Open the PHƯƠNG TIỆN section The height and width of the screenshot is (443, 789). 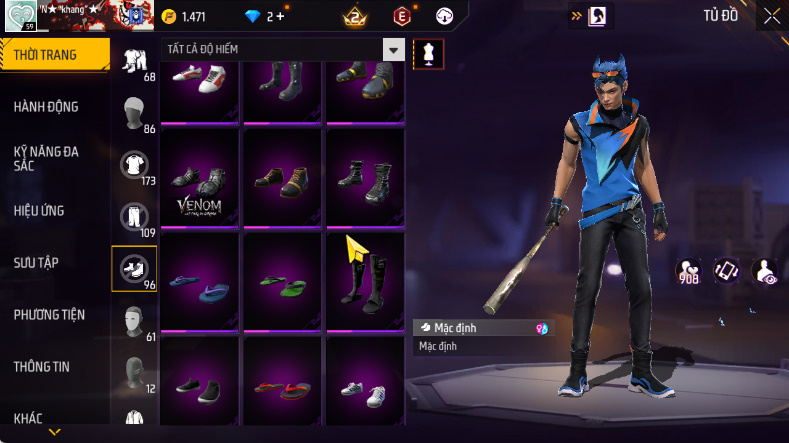[48, 315]
